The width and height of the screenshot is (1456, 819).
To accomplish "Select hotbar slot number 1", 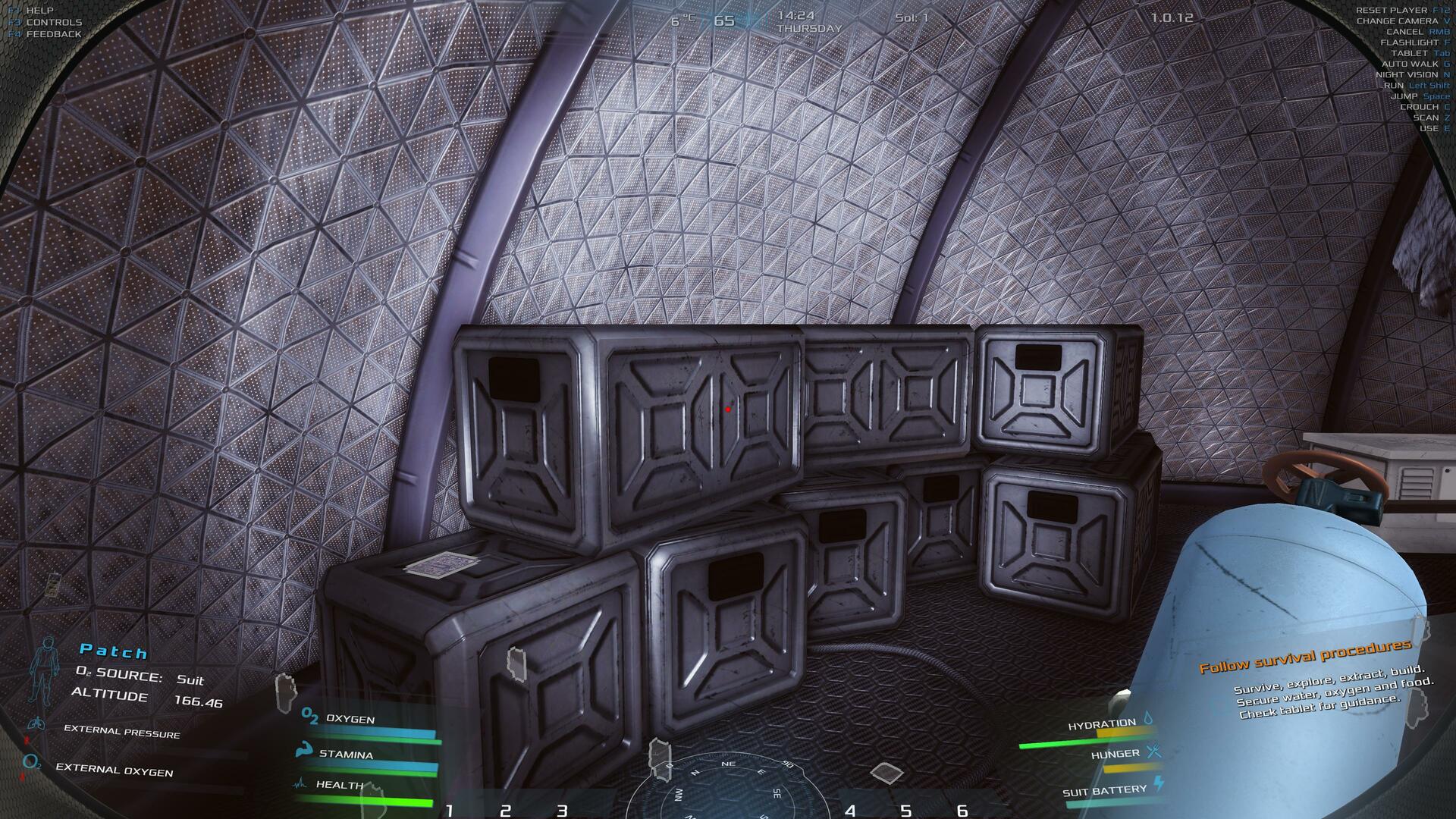I will [x=449, y=811].
